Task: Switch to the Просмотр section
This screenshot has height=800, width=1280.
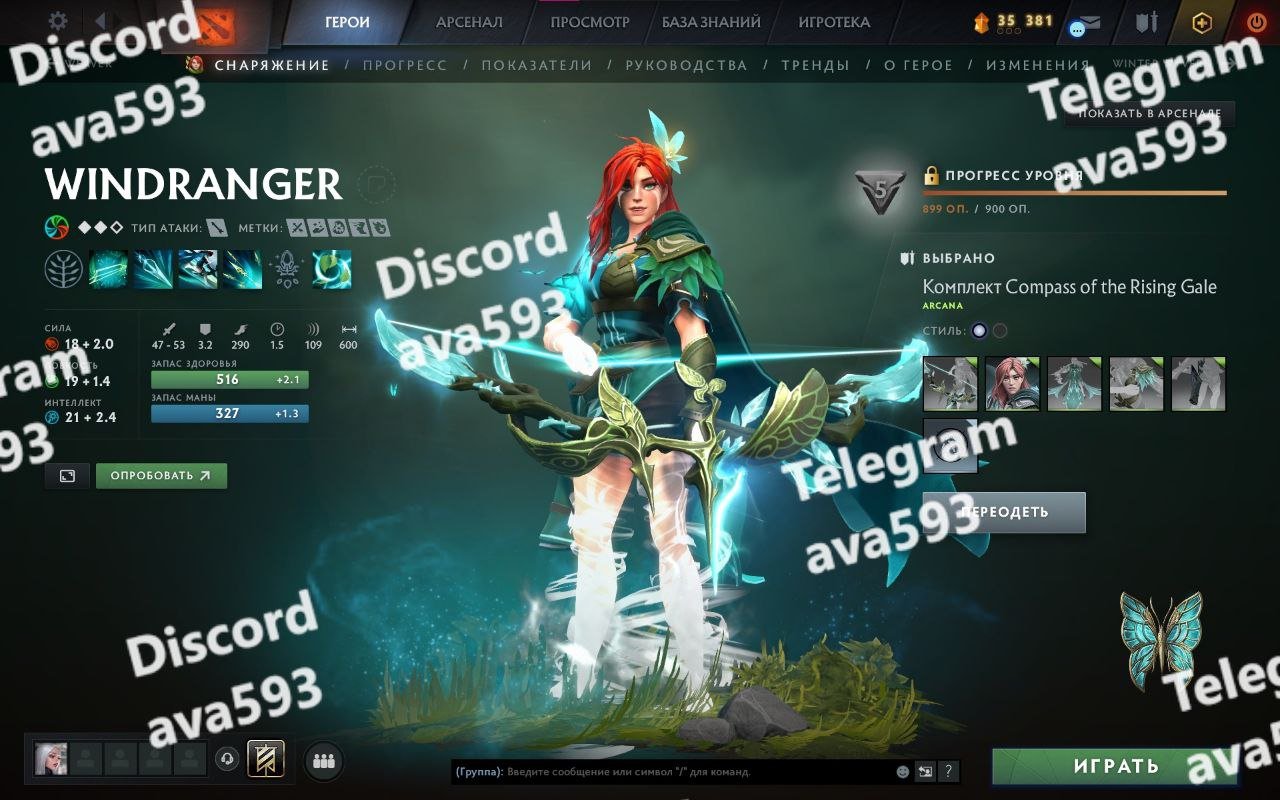Action: [x=590, y=22]
